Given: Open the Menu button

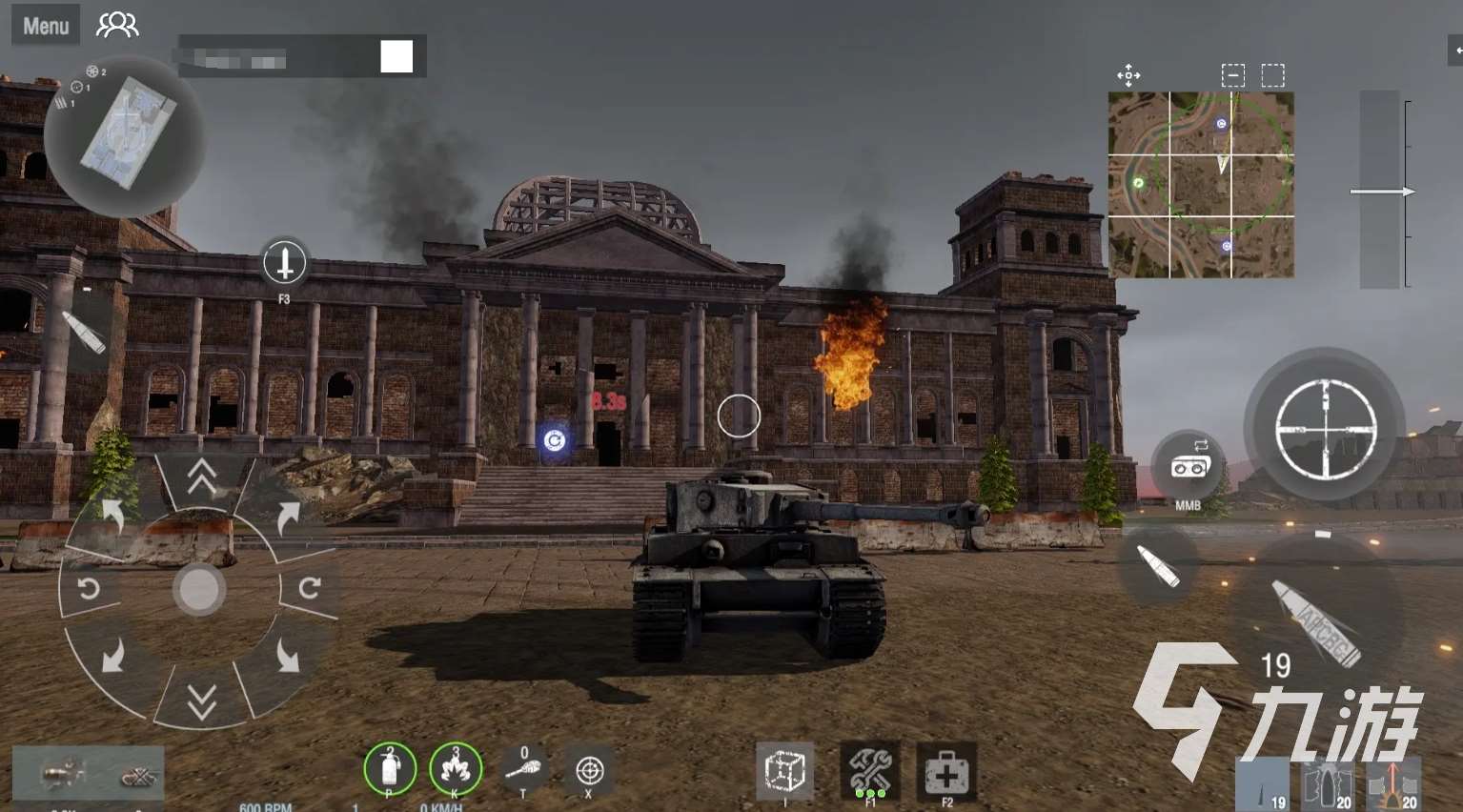Looking at the screenshot, I should (x=46, y=26).
